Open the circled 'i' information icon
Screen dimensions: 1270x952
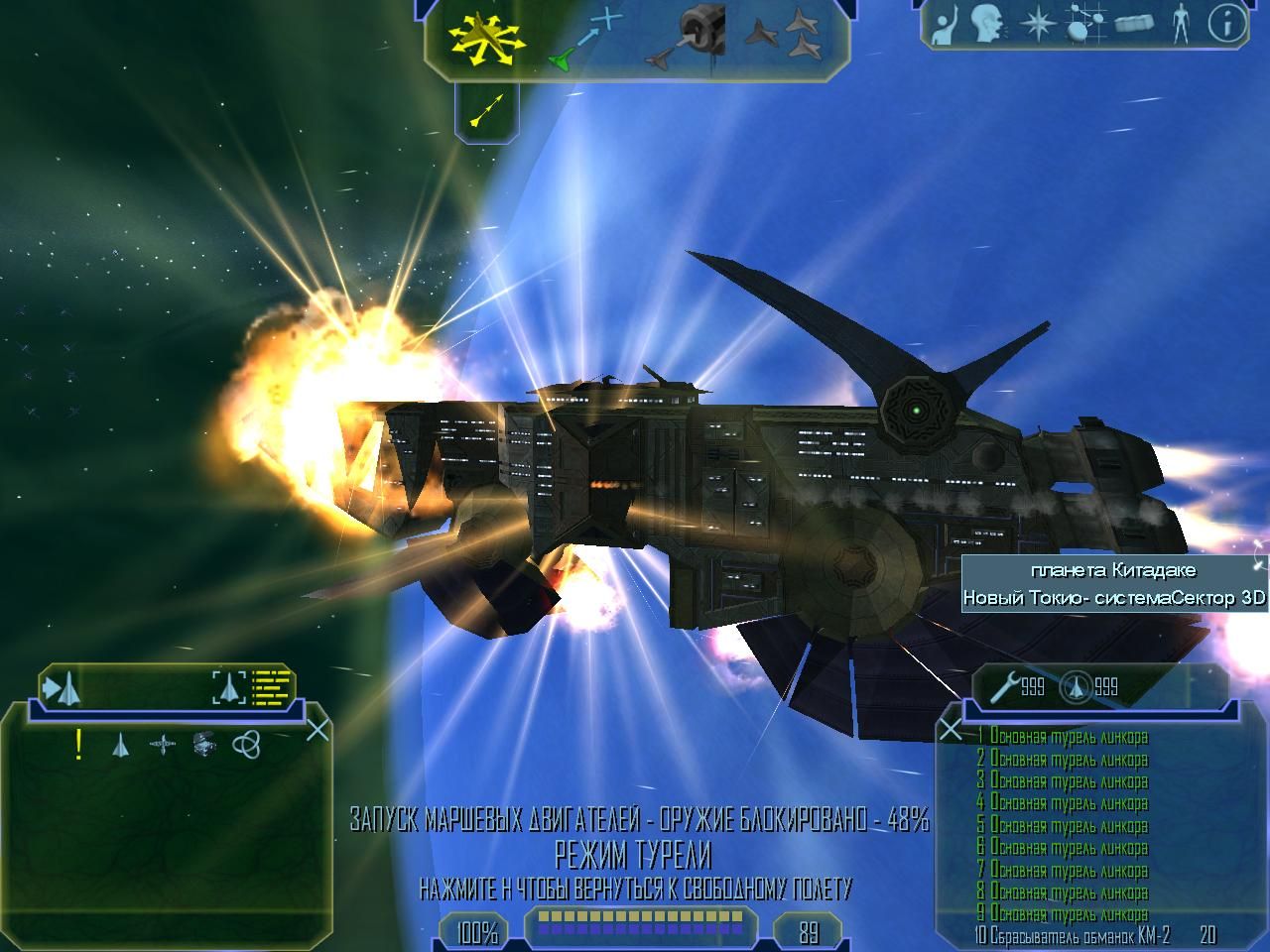click(x=1227, y=26)
